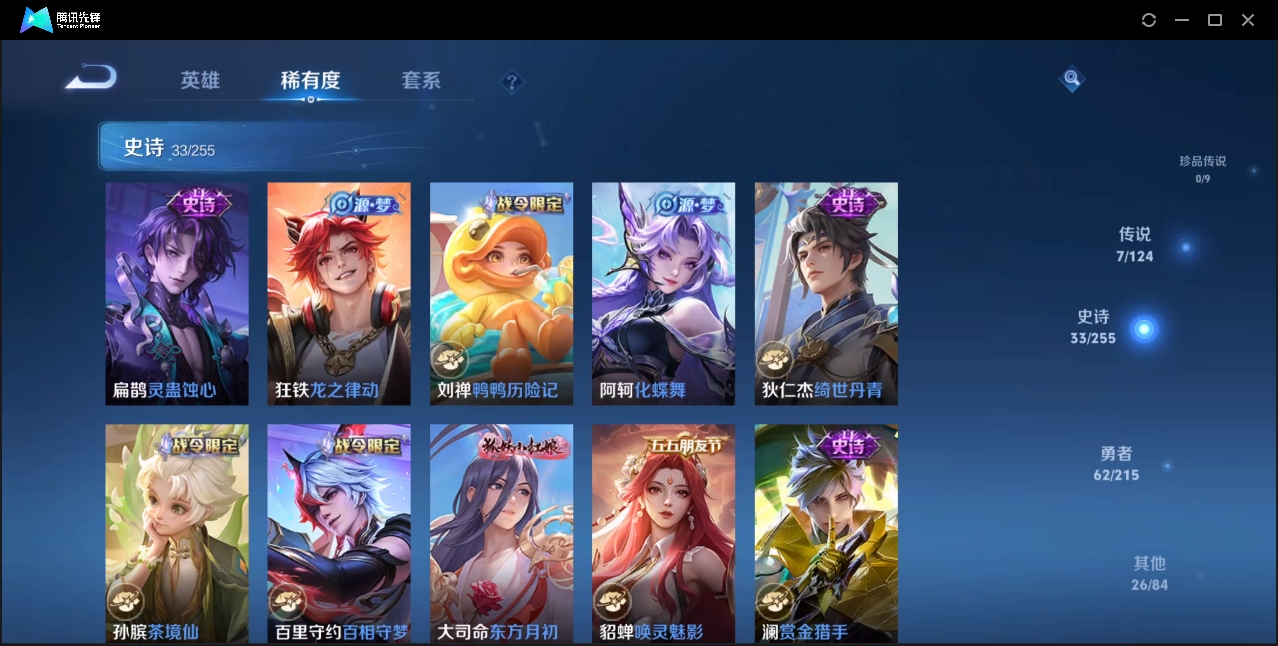The height and width of the screenshot is (646, 1278).
Task: Select the 狂铁 龙之律动 skin card
Action: pyautogui.click(x=339, y=293)
